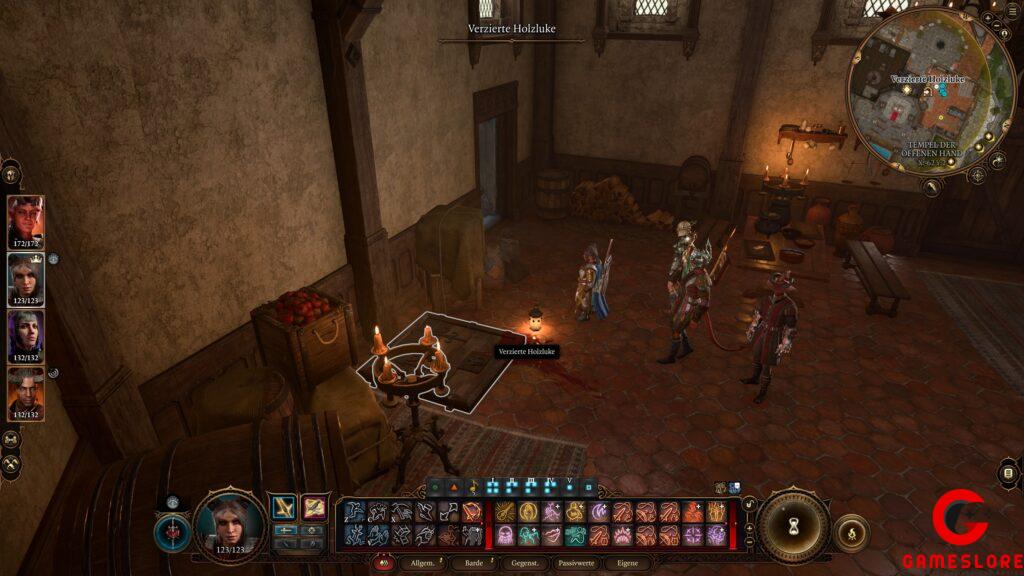
Task: Click the hourglass end turn button
Action: coord(794,526)
